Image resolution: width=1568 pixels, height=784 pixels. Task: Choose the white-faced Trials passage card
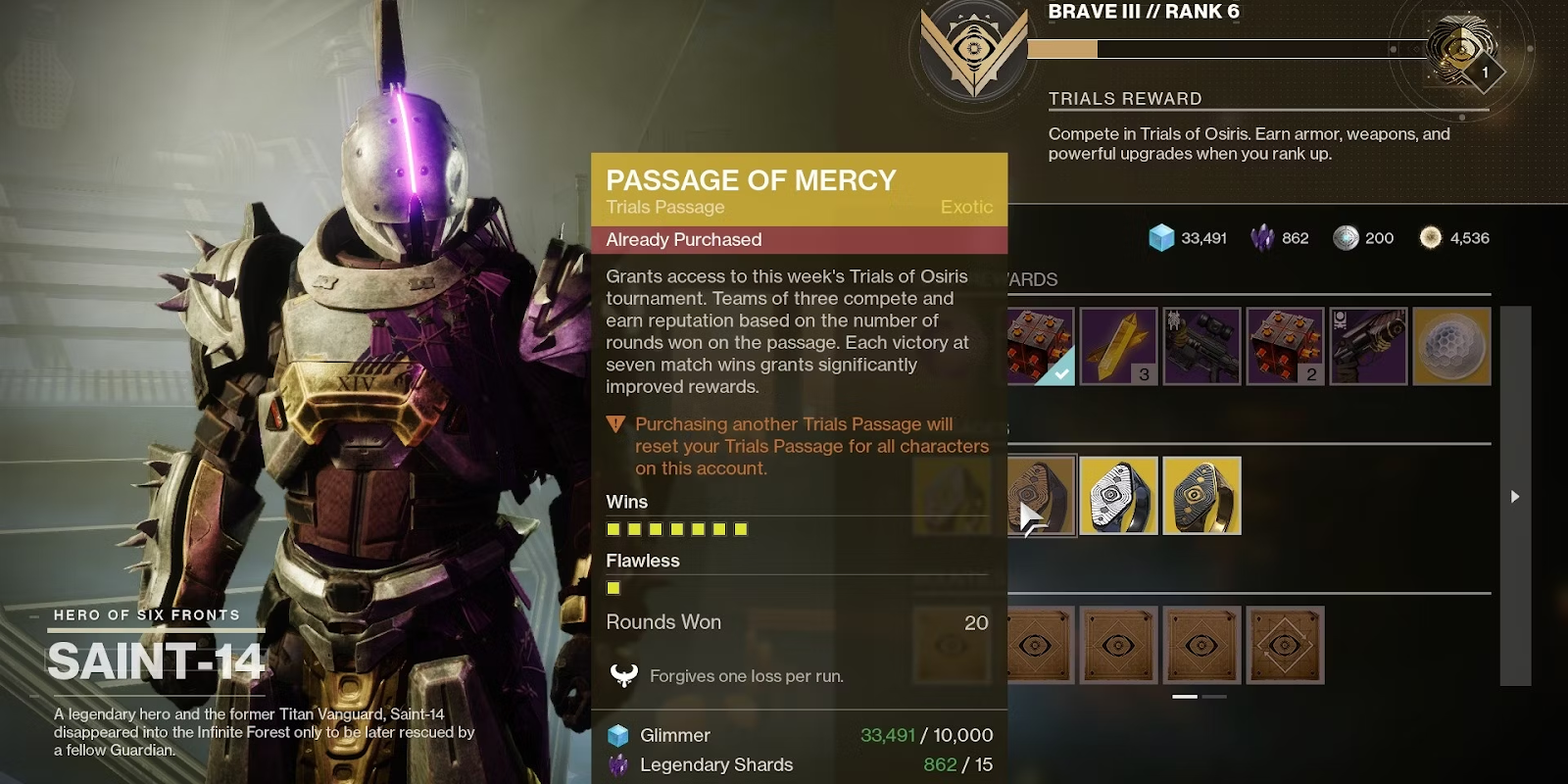[1118, 496]
